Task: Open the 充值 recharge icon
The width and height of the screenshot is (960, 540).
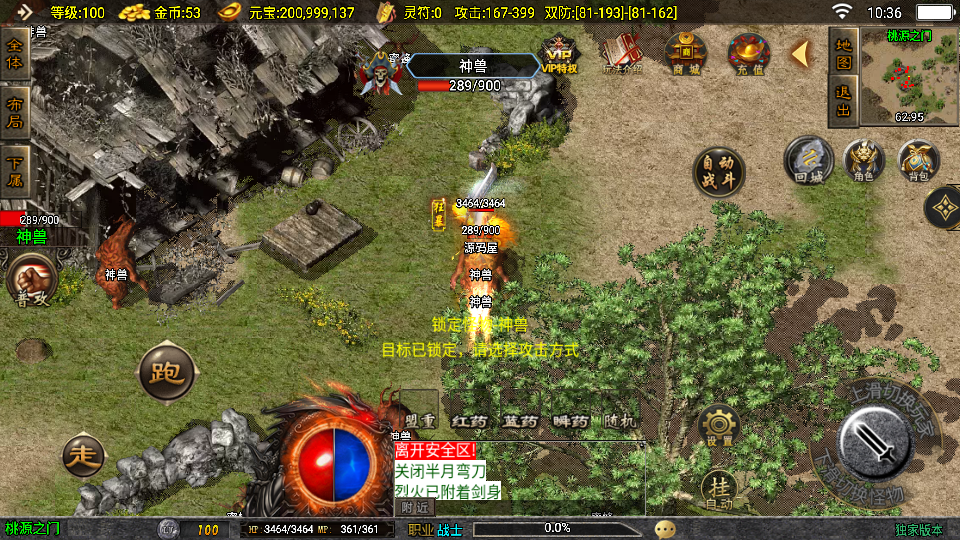Action: (748, 54)
